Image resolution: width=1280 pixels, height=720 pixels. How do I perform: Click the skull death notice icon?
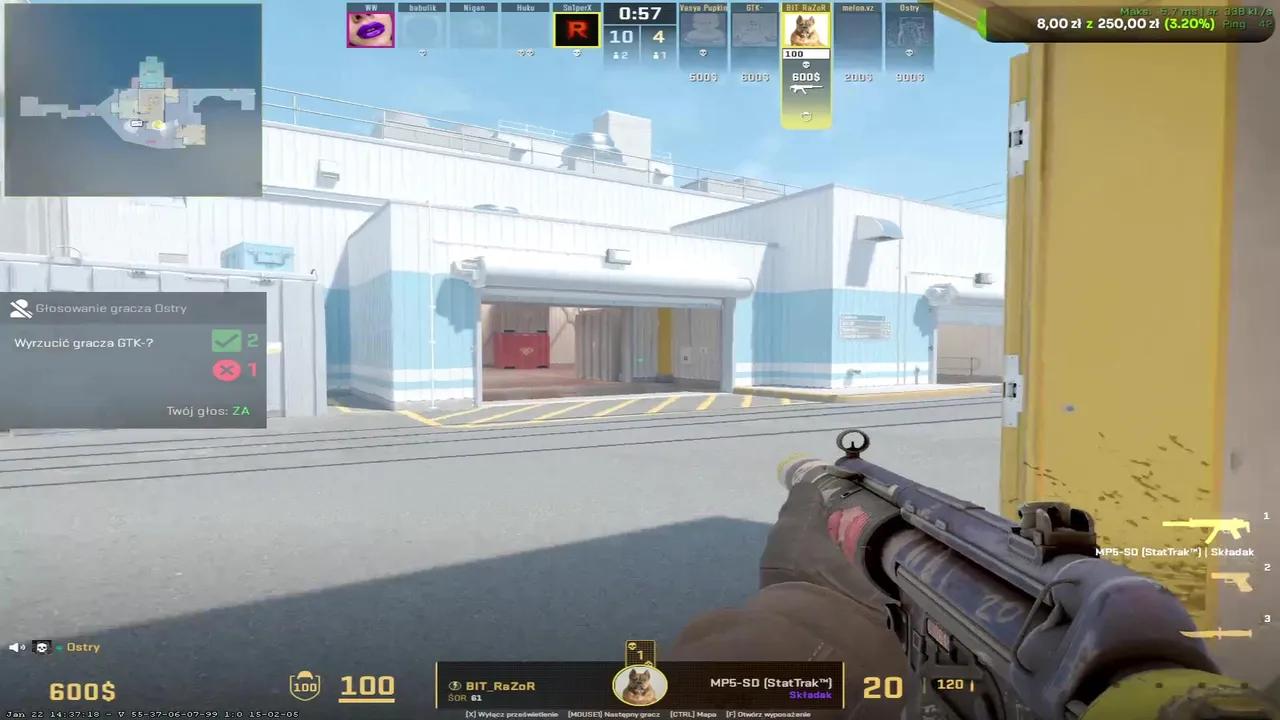coord(42,647)
